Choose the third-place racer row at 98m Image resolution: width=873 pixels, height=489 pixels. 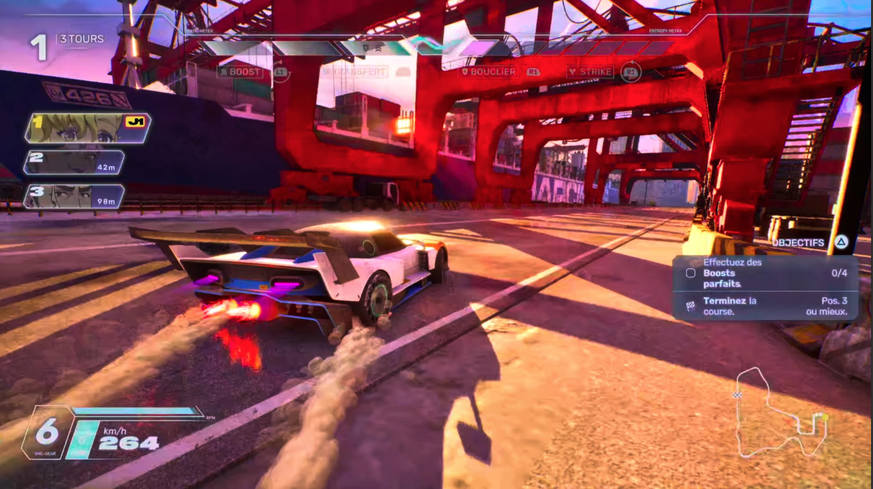pos(74,196)
